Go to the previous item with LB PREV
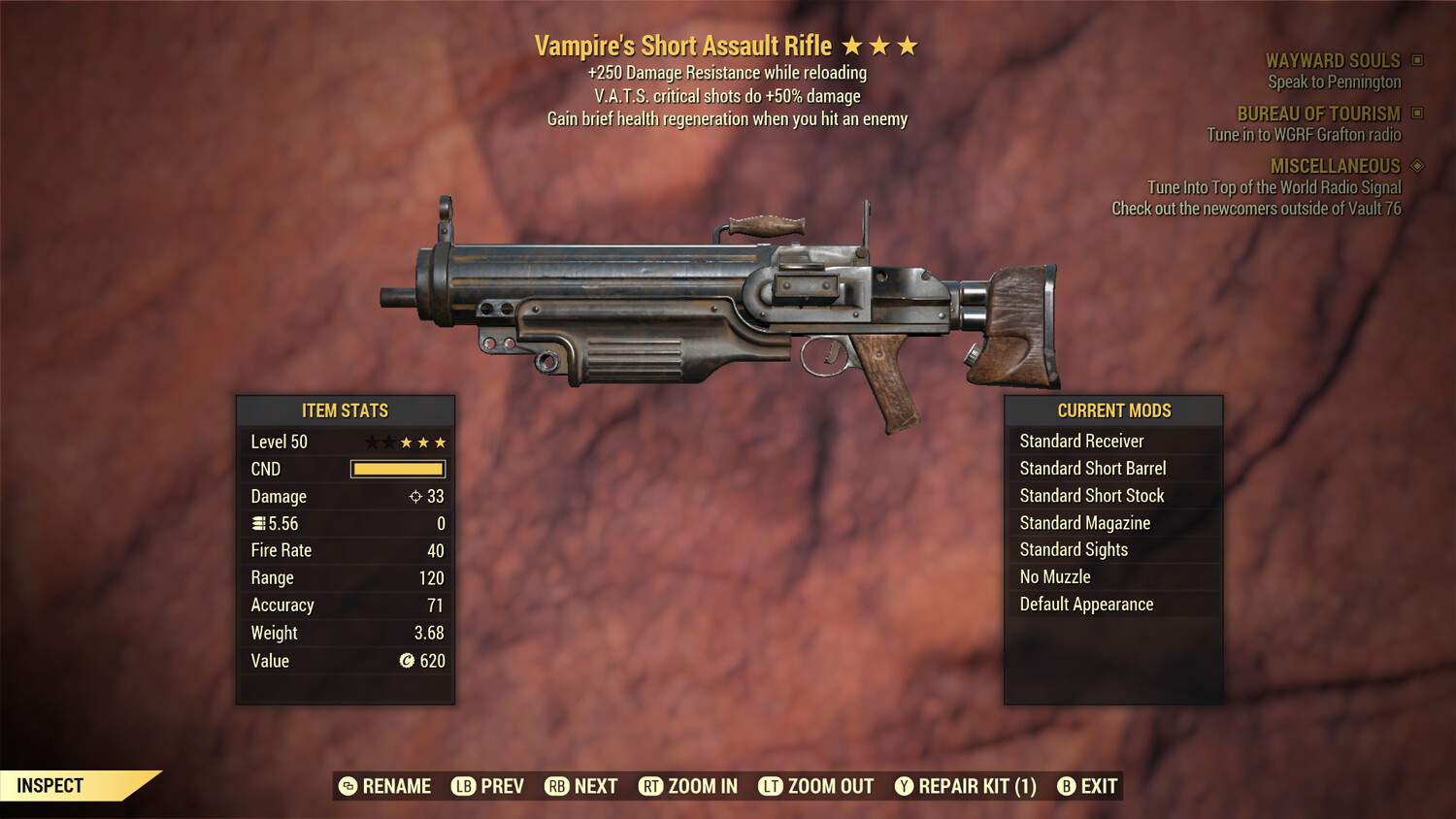Image resolution: width=1456 pixels, height=819 pixels. click(x=486, y=786)
